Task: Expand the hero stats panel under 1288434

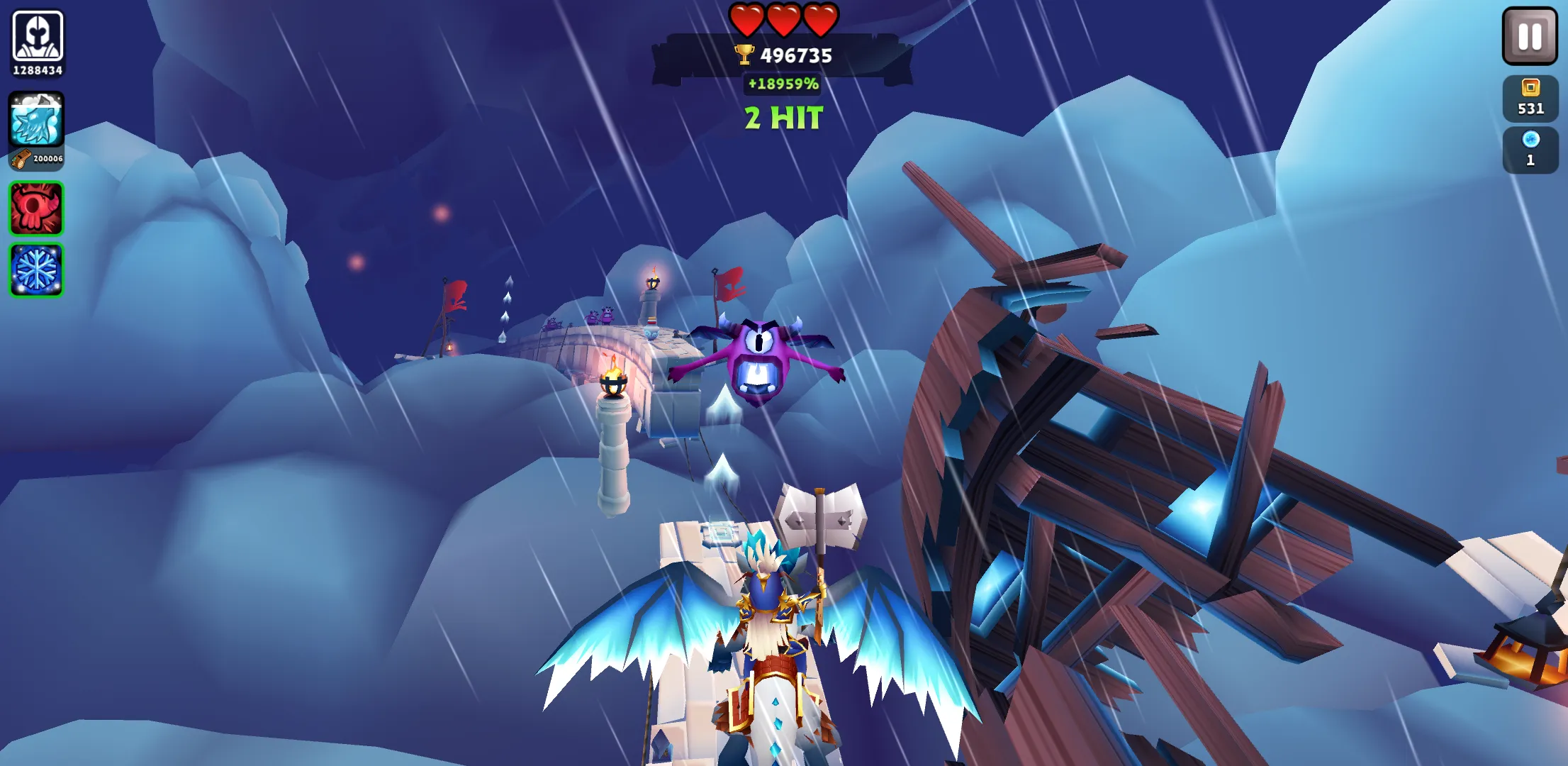Action: point(37,70)
